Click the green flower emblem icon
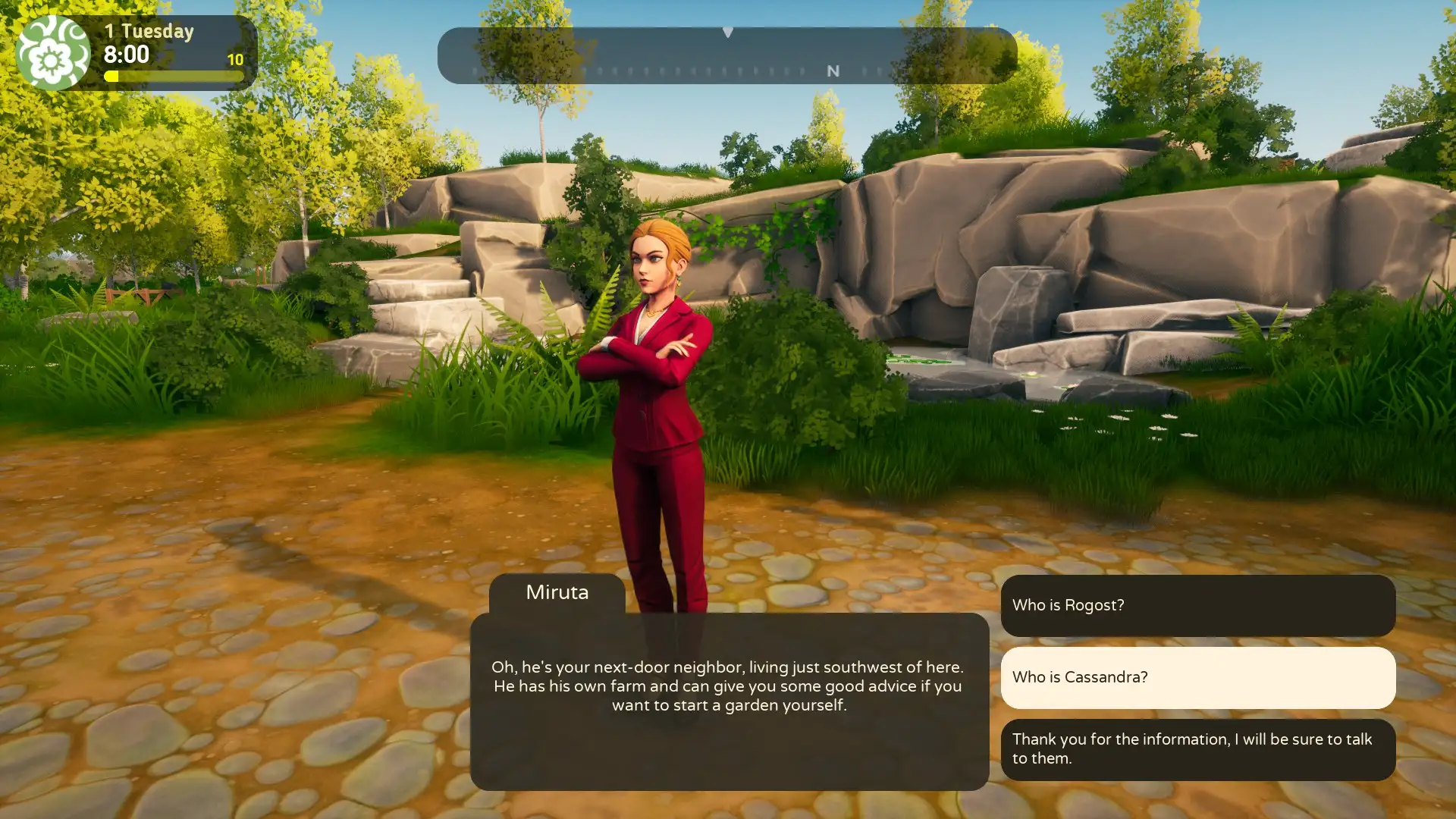1456x819 pixels. [x=52, y=53]
